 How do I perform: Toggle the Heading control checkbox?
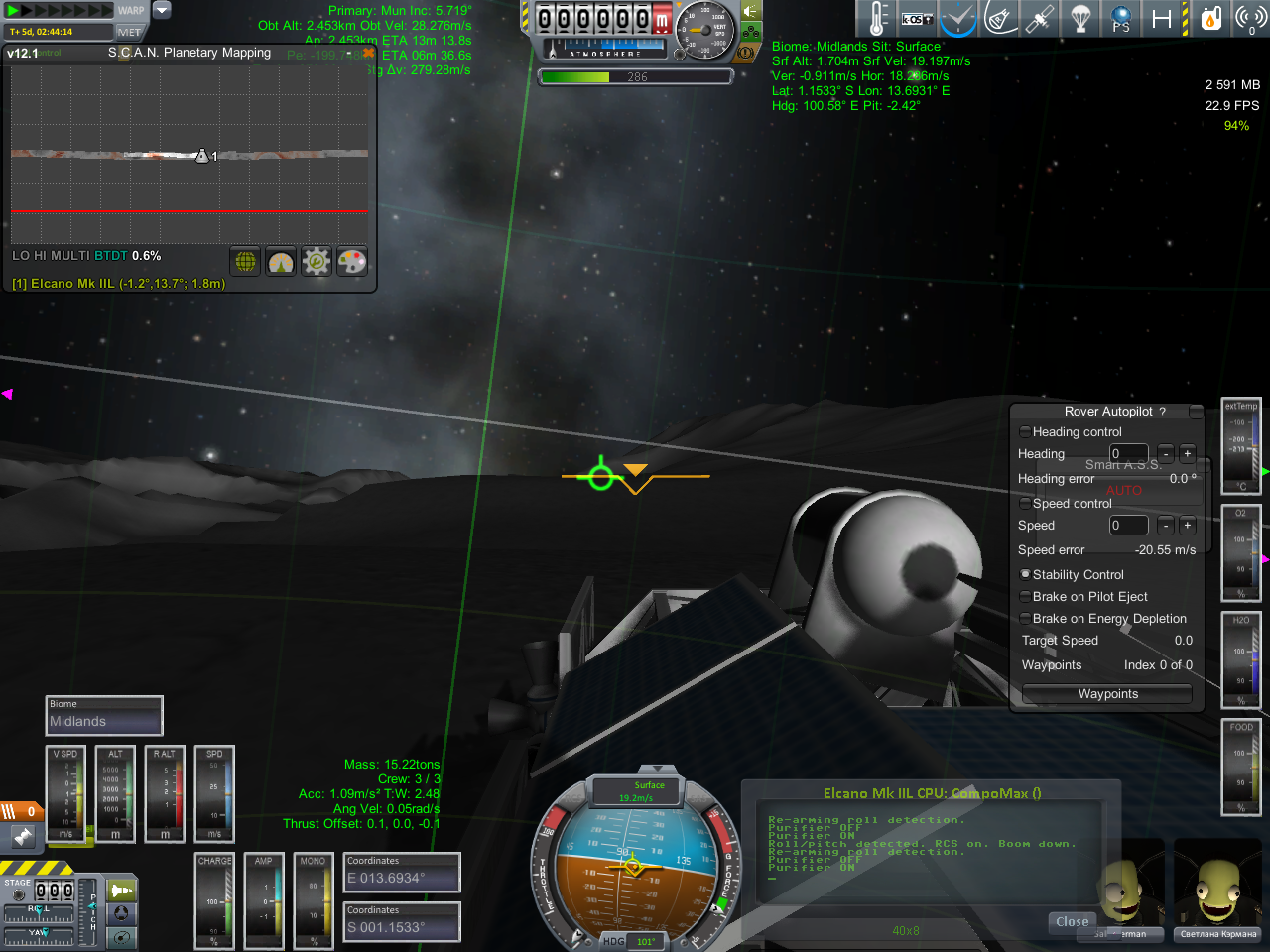[1025, 432]
